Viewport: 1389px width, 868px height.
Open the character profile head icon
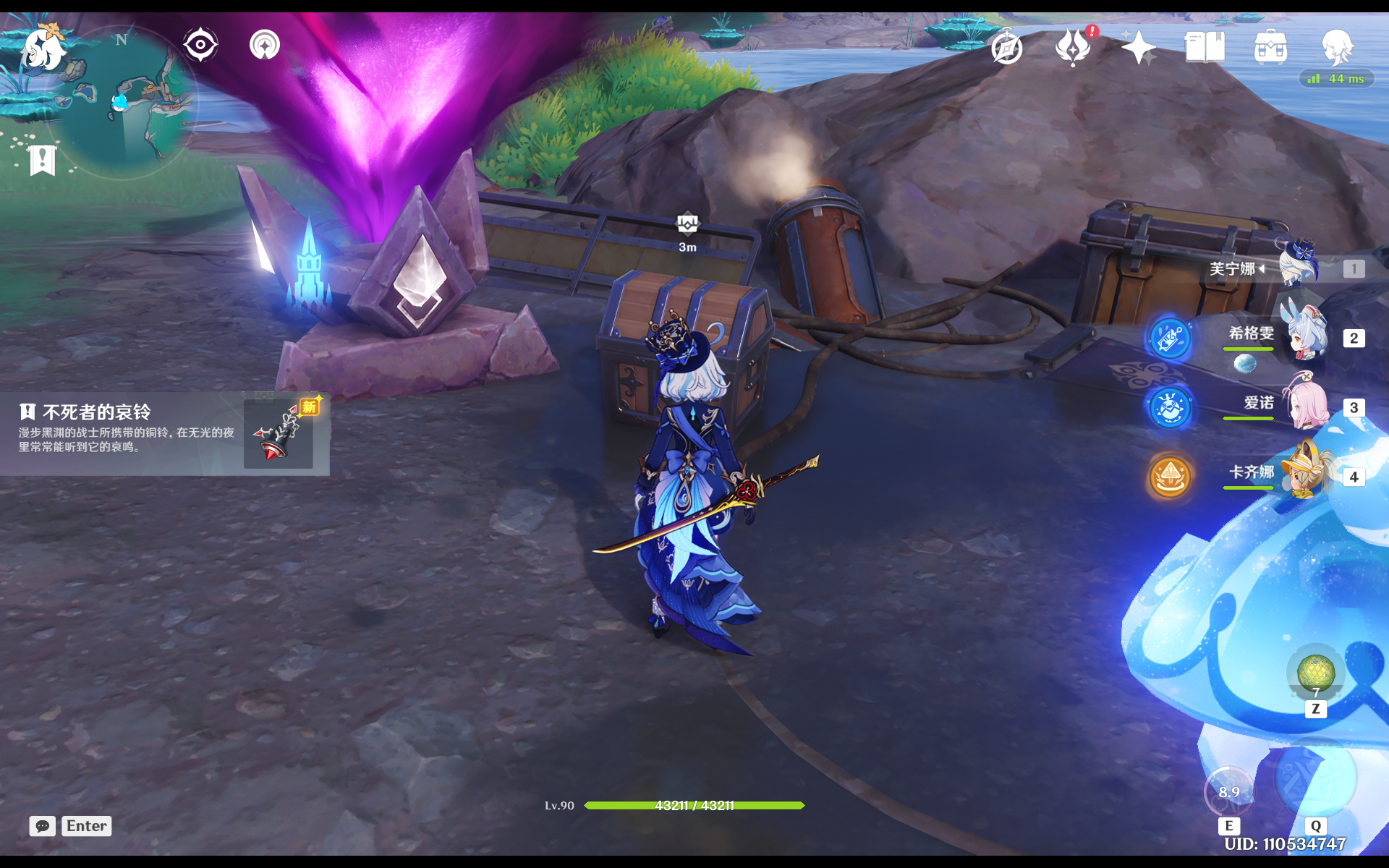[1336, 47]
